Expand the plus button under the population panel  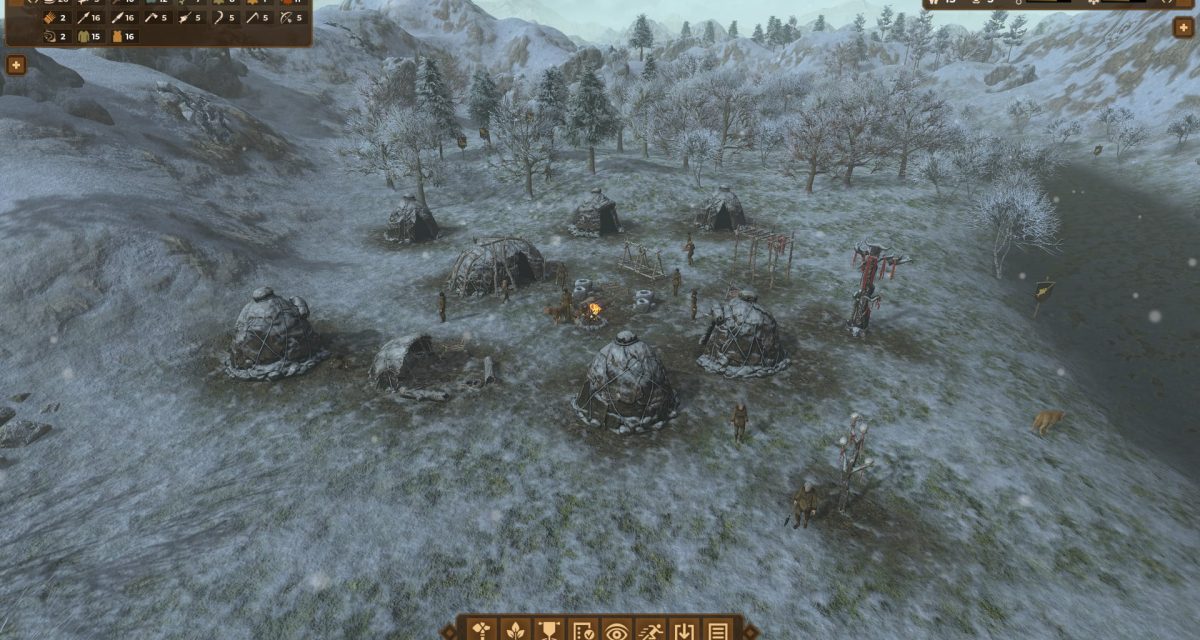click(x=1183, y=27)
